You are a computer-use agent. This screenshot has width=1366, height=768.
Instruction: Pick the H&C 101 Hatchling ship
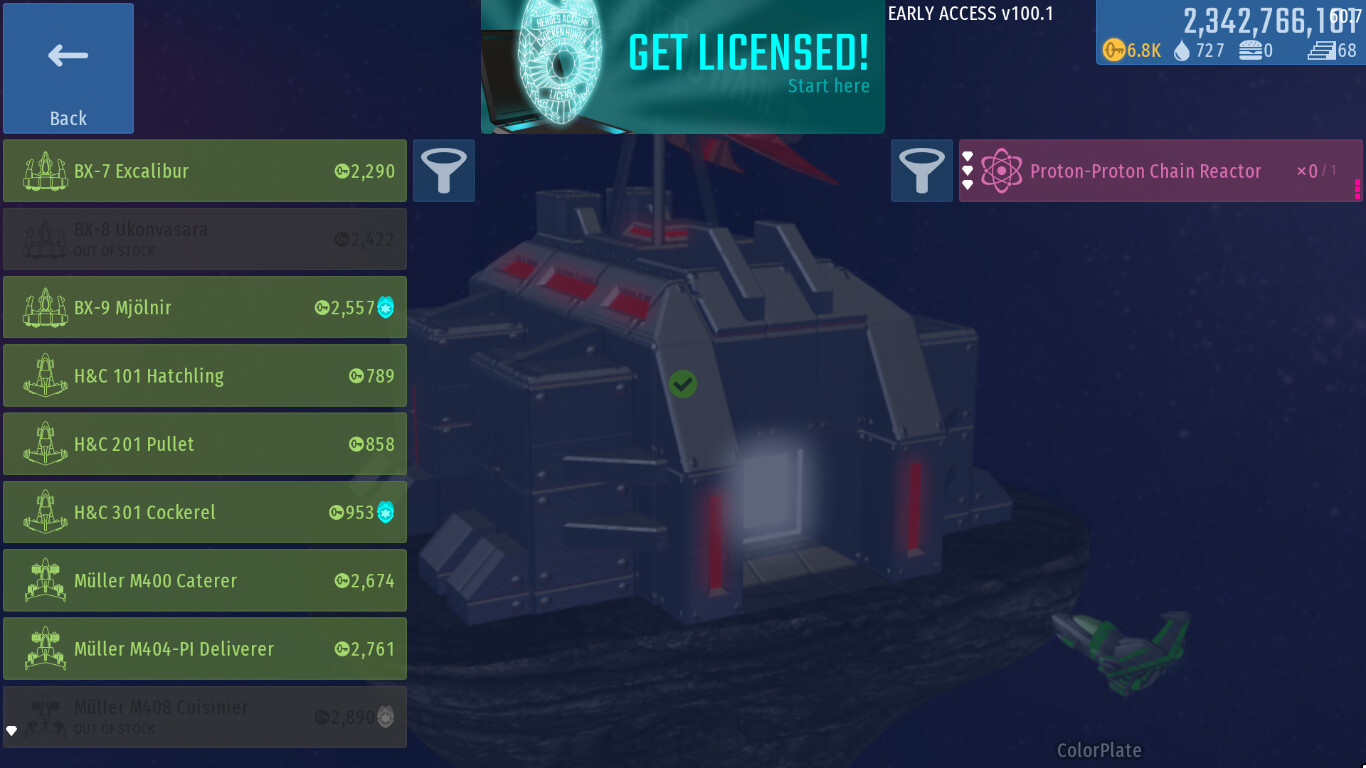coord(205,376)
